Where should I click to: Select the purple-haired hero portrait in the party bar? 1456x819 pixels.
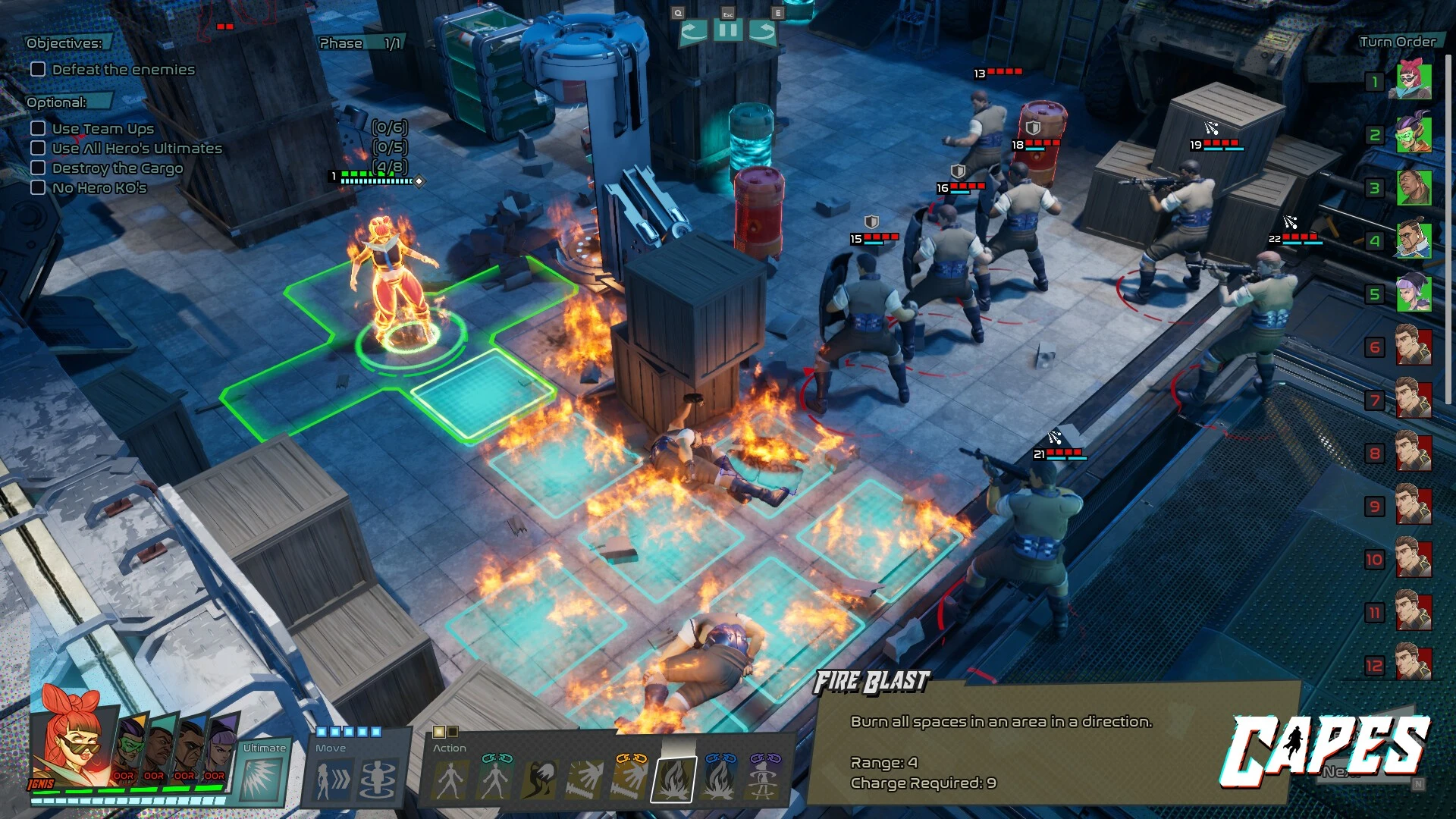click(221, 747)
